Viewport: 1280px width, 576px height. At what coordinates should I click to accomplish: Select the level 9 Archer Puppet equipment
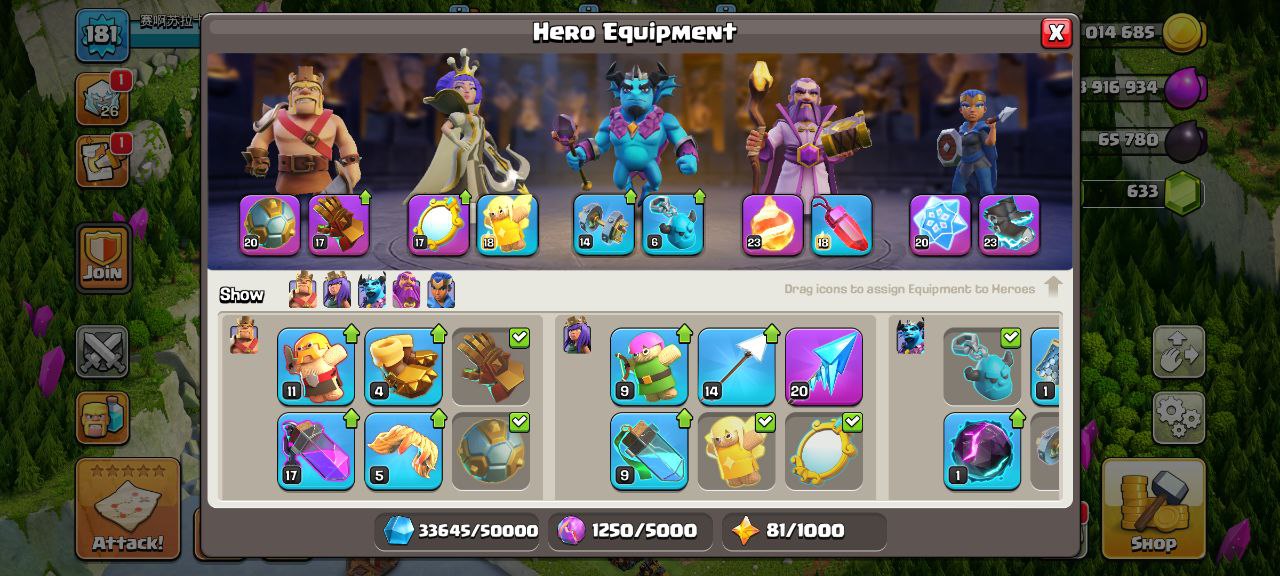(x=649, y=366)
